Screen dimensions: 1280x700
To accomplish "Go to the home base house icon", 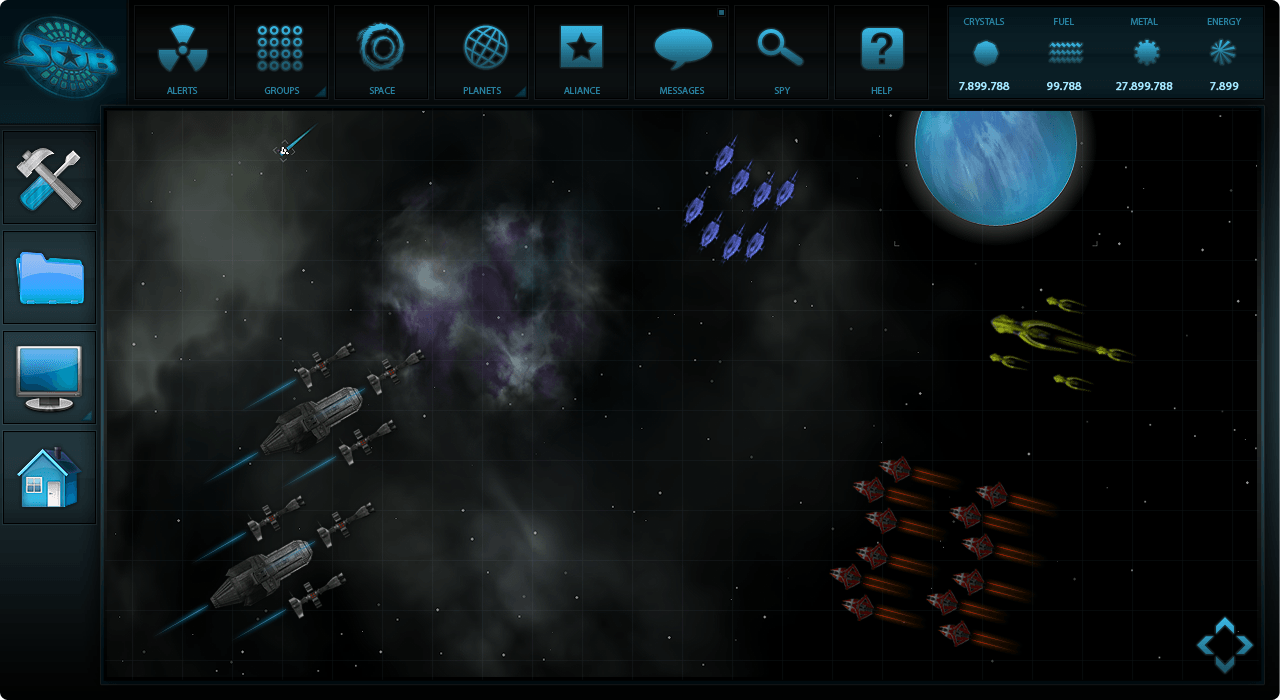I will (x=50, y=477).
